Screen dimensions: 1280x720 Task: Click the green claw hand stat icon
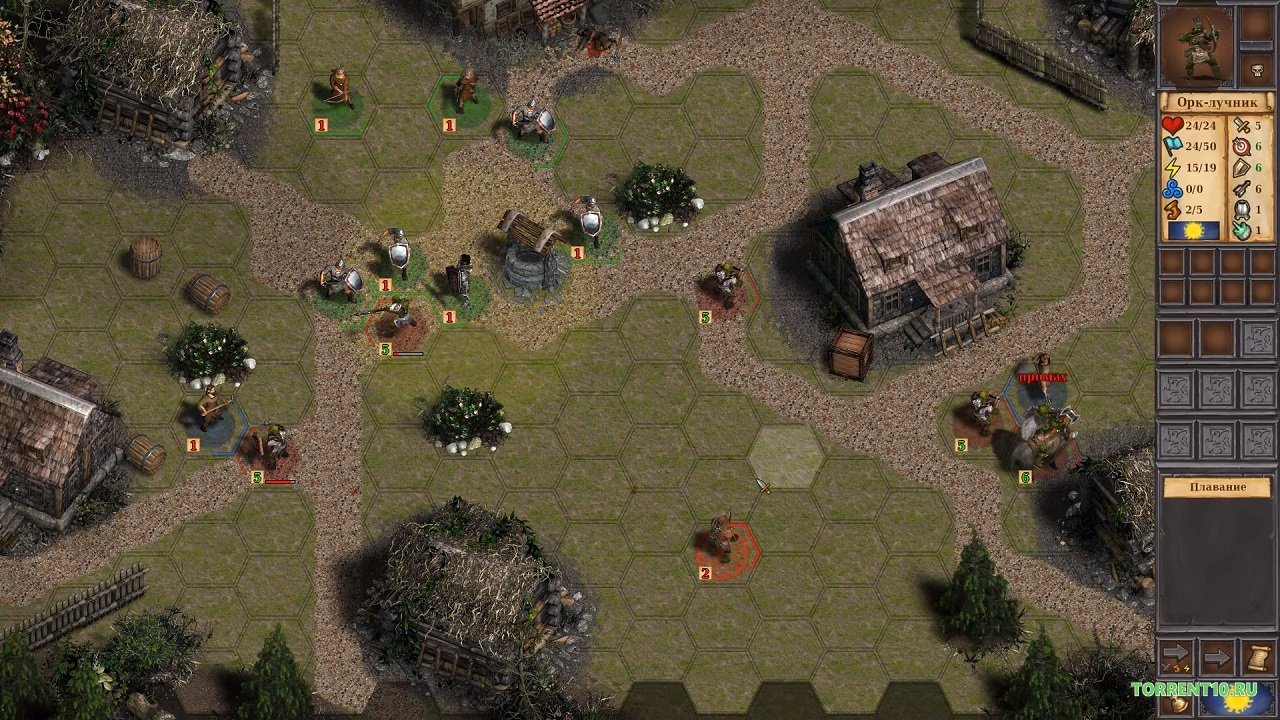pyautogui.click(x=1240, y=230)
